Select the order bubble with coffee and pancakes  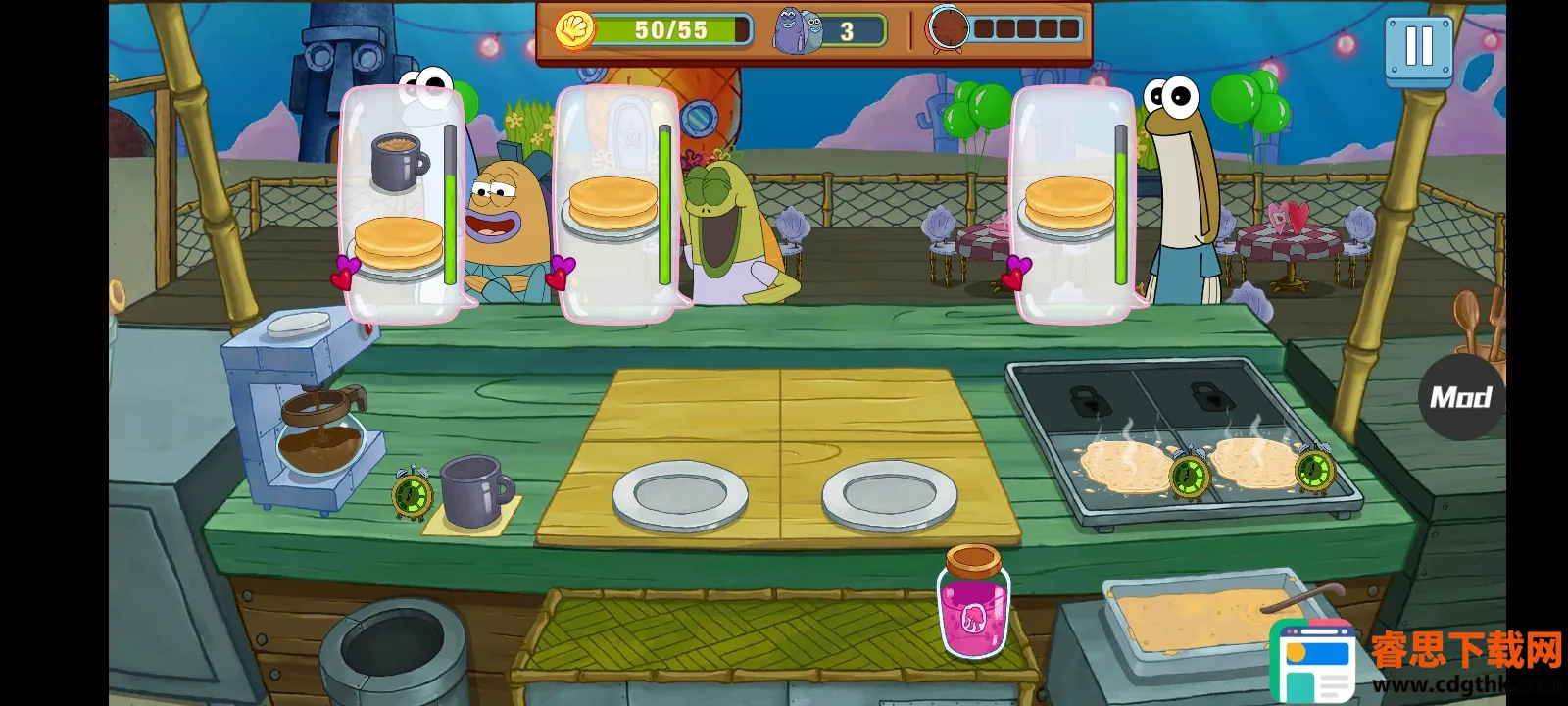(401, 204)
